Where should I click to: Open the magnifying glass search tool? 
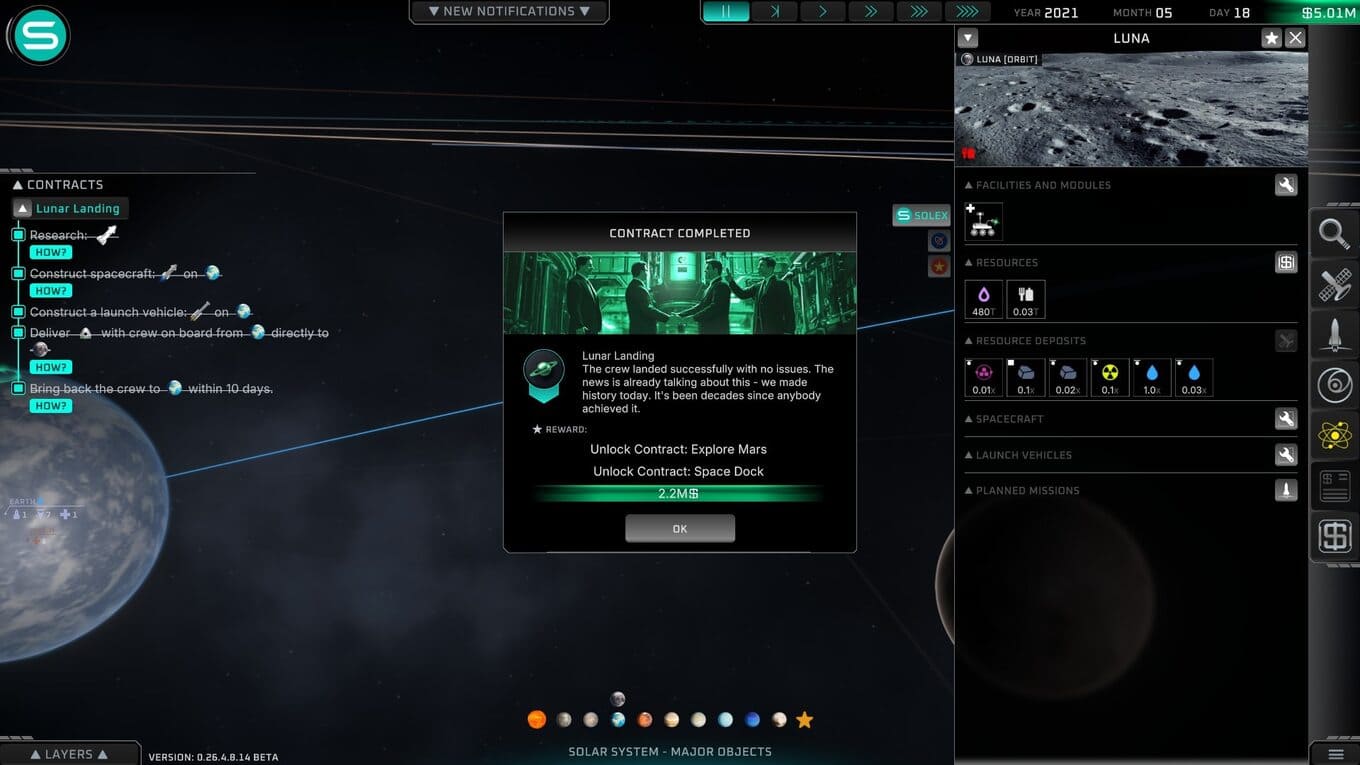1334,234
